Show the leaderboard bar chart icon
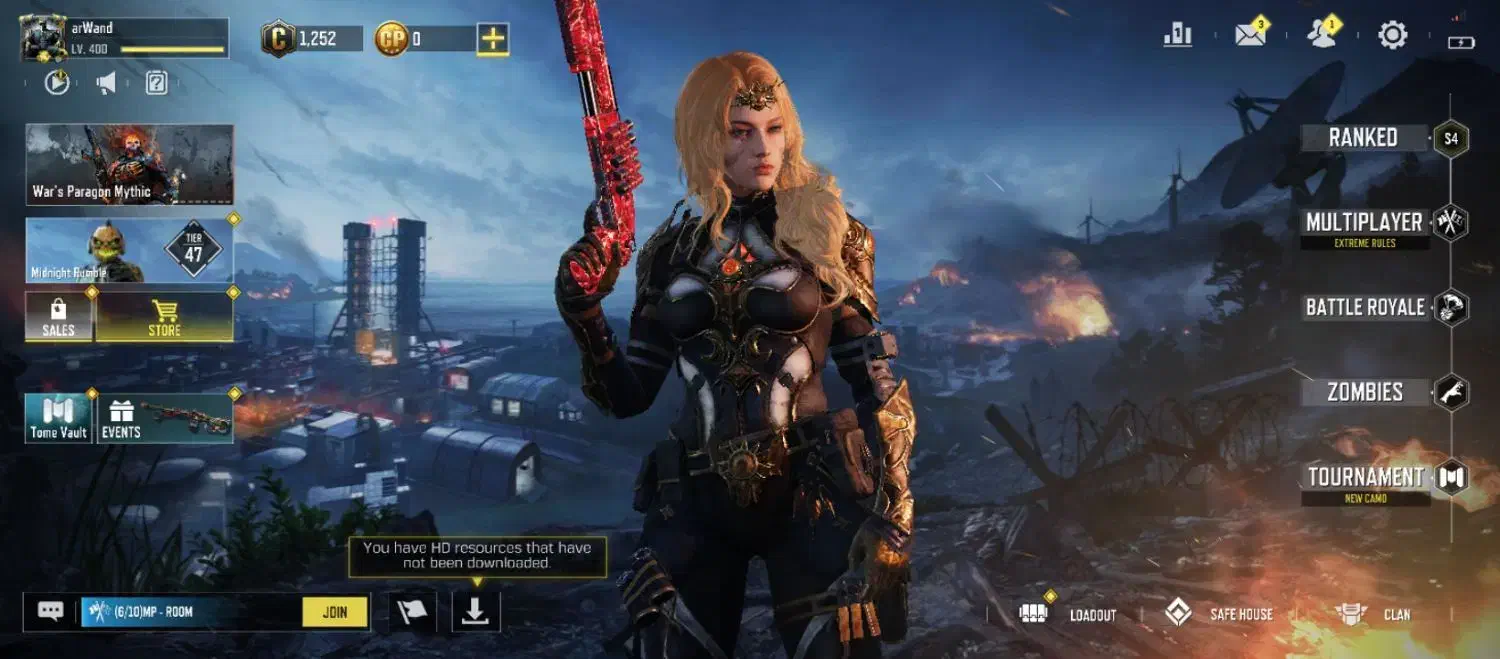1500x659 pixels. tap(1178, 36)
